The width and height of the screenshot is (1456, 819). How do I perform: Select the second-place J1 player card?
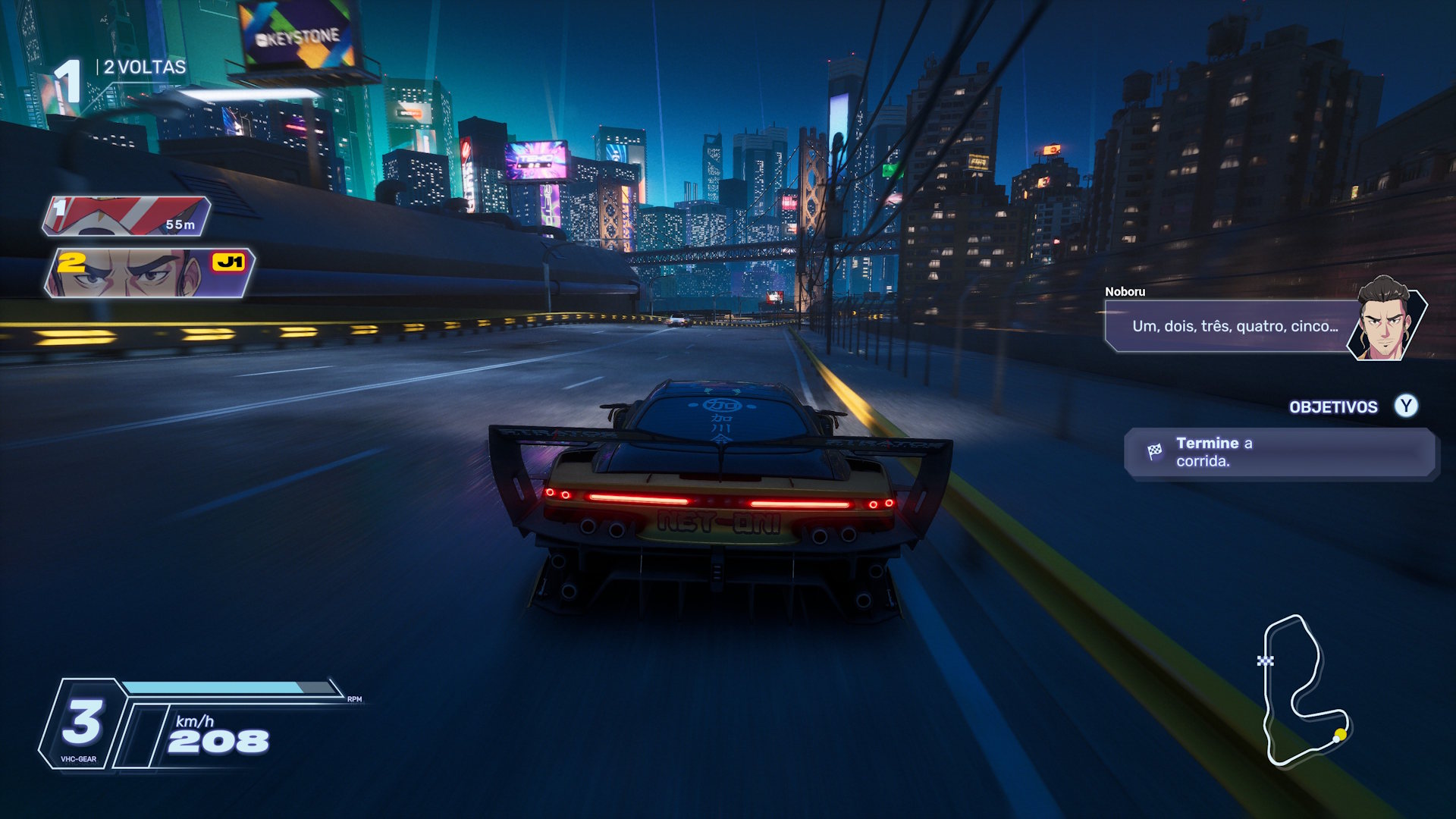pyautogui.click(x=149, y=273)
